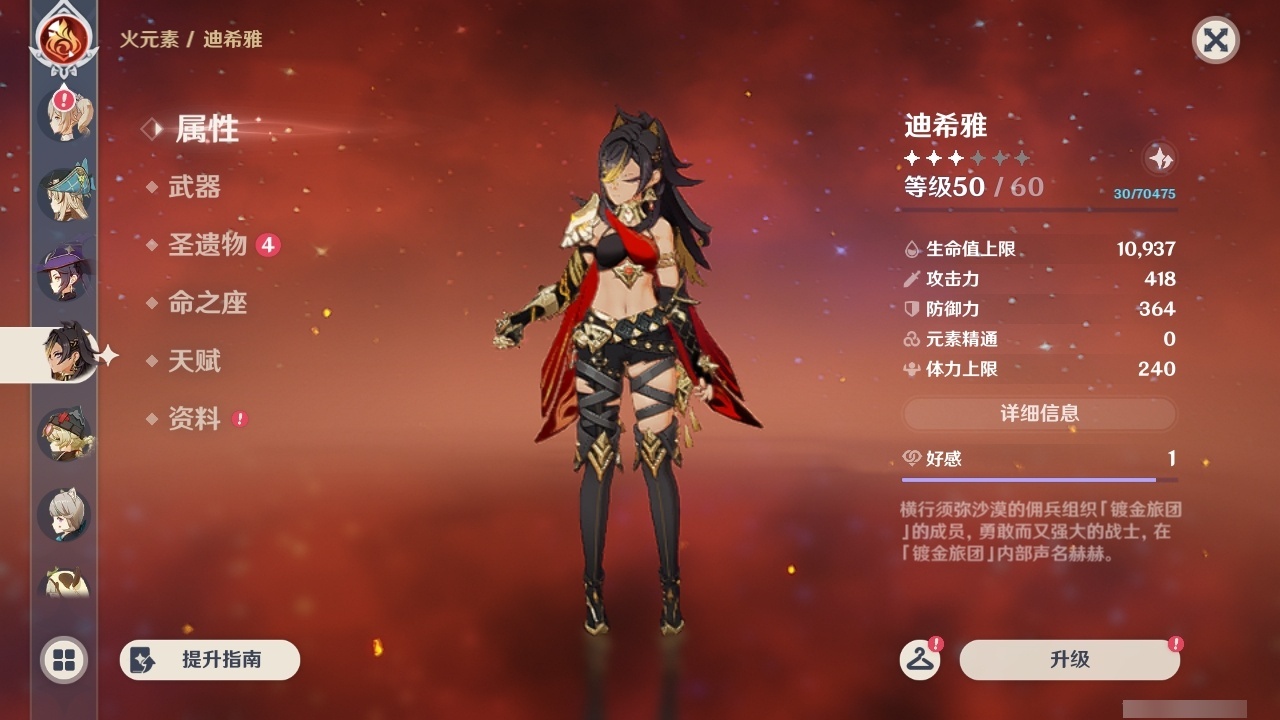
Task: Open the 圣遗物 artifacts section
Action: tap(207, 245)
